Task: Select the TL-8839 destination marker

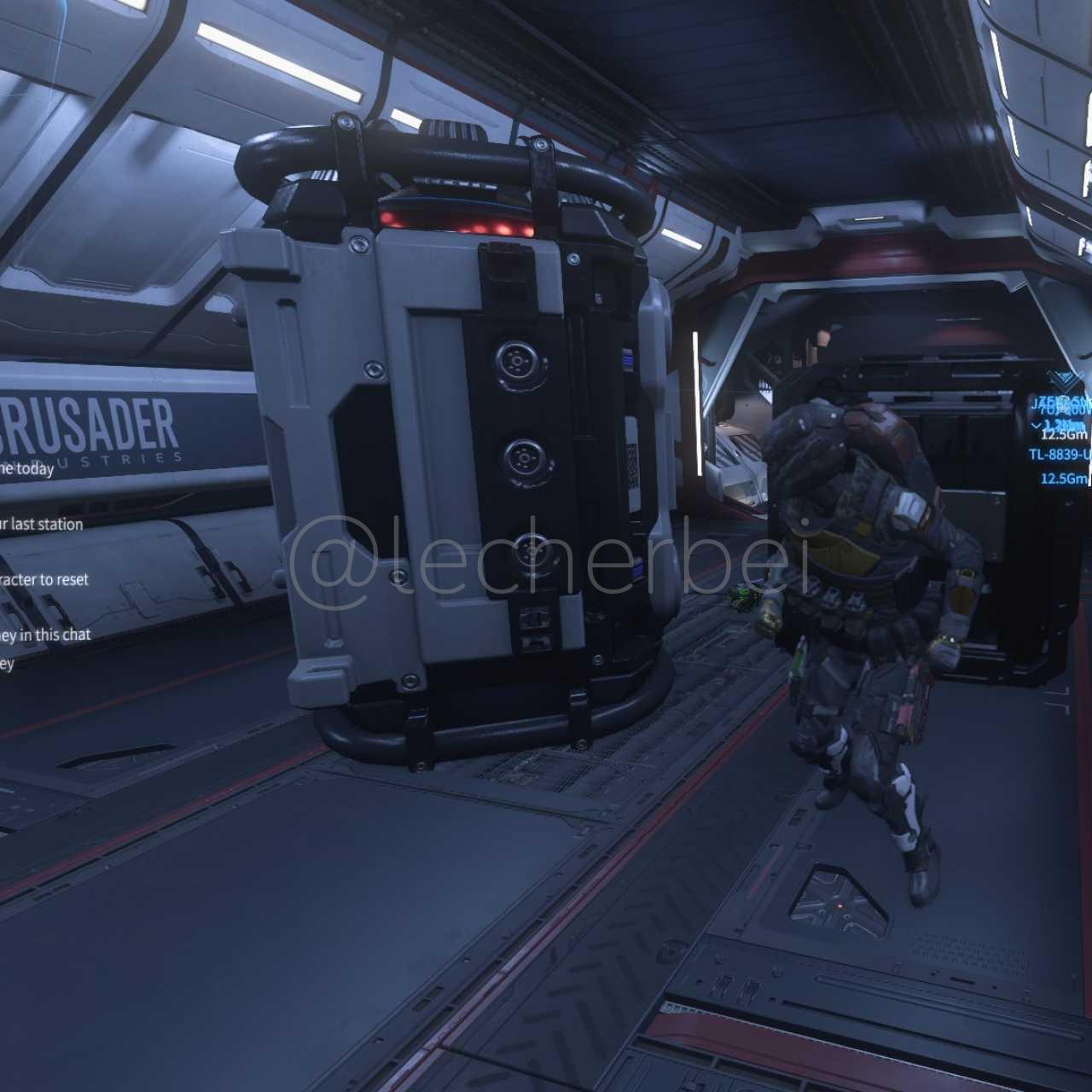Action: [1060, 456]
